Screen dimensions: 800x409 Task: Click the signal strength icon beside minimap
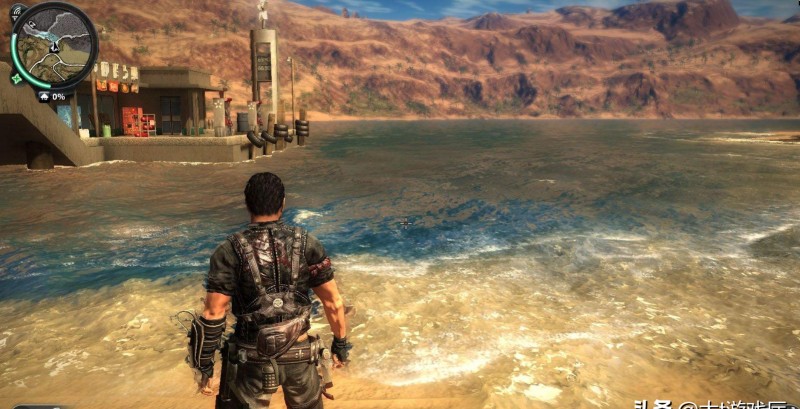(x=16, y=12)
